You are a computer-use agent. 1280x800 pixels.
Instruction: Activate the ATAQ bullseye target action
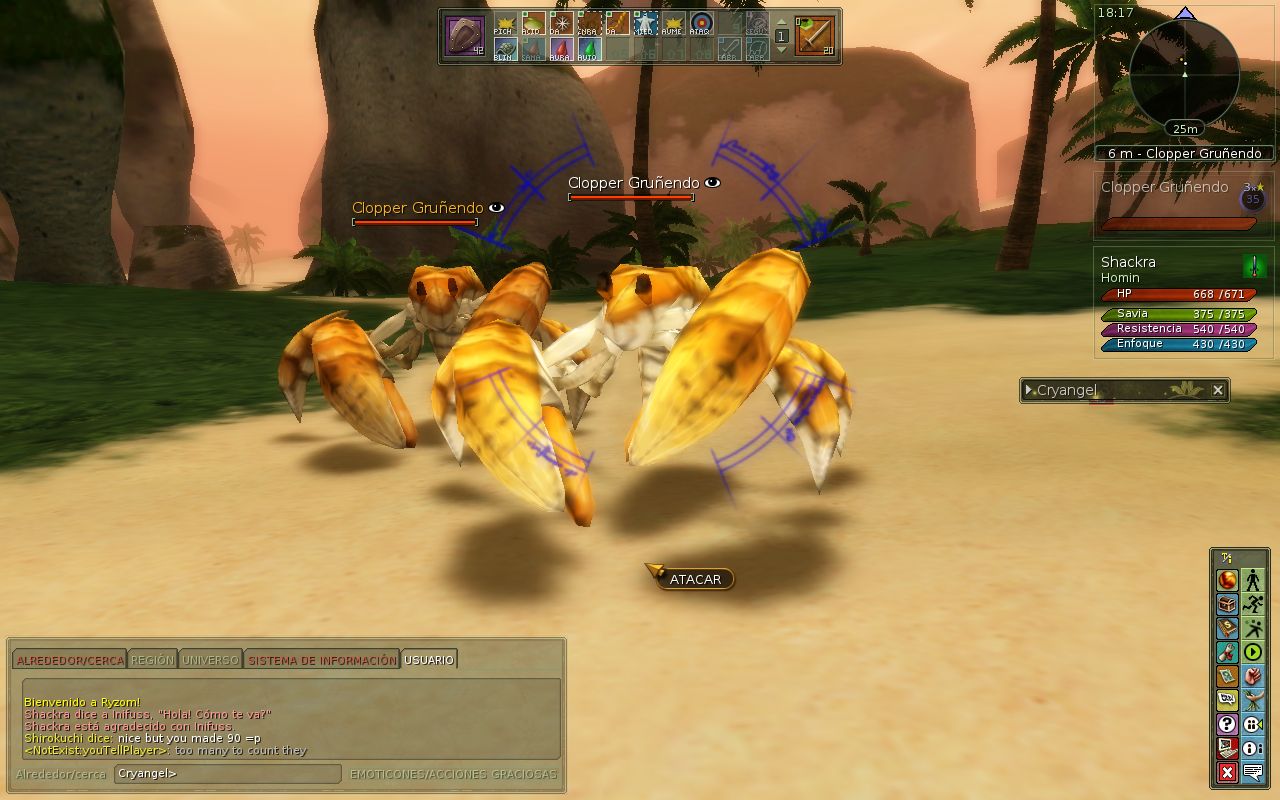[700, 23]
